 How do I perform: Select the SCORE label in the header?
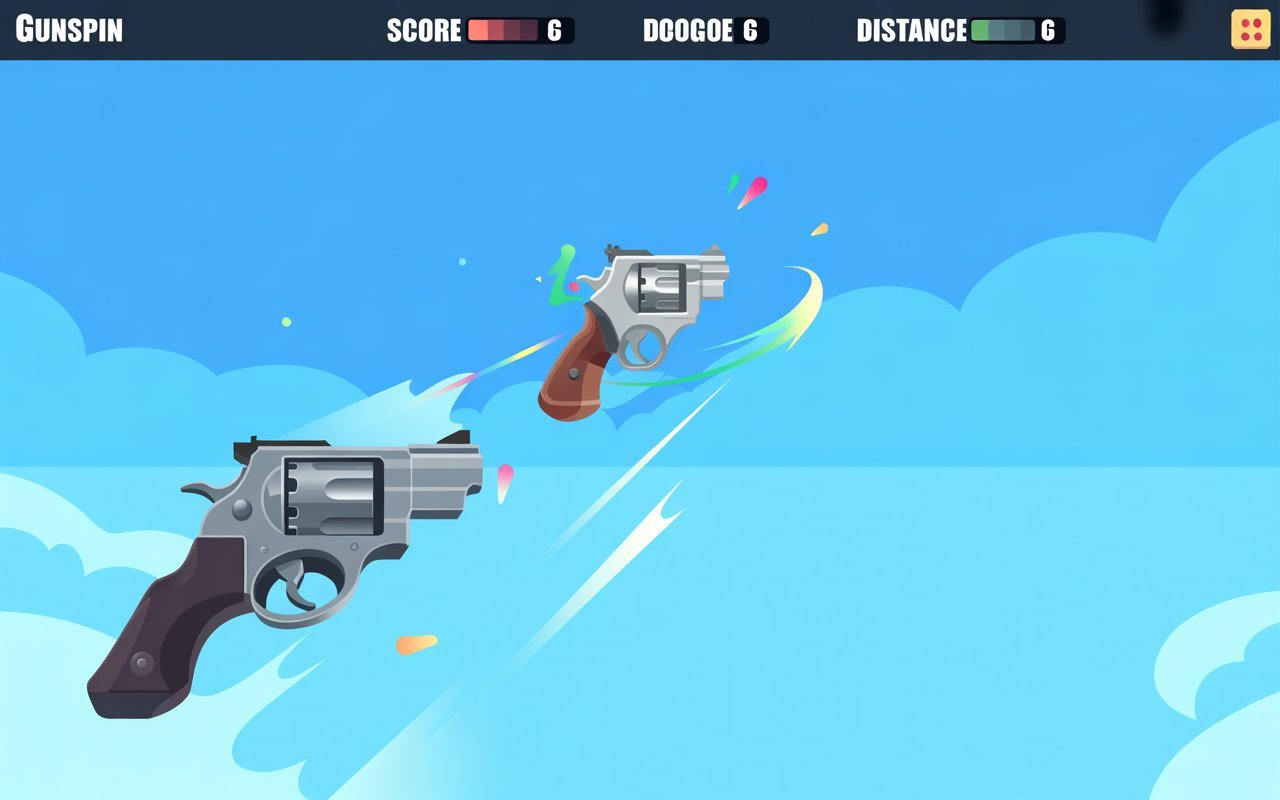coord(424,31)
